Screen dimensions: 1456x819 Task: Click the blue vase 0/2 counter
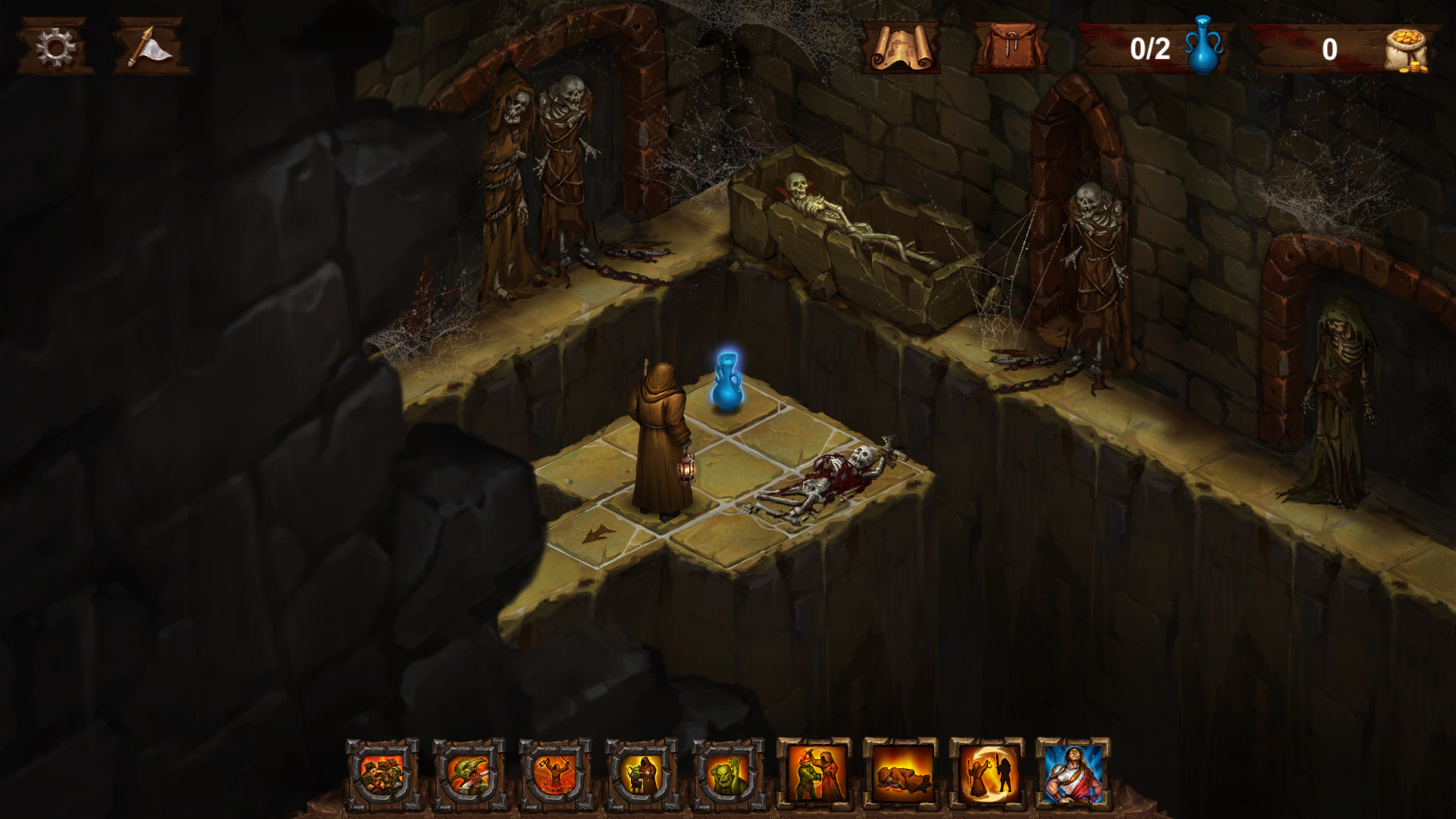pos(1160,48)
